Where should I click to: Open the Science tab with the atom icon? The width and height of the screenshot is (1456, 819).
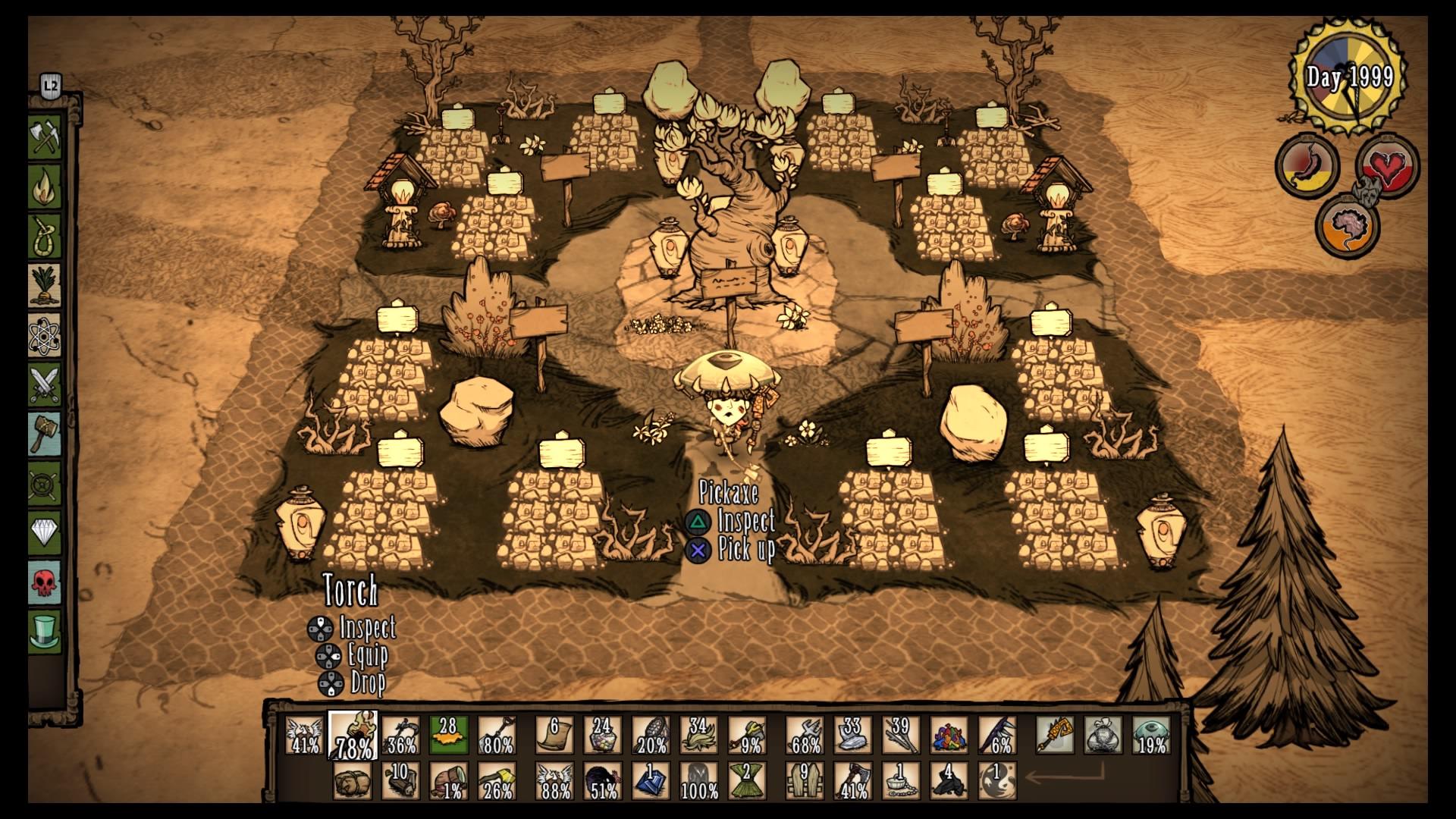(x=45, y=335)
